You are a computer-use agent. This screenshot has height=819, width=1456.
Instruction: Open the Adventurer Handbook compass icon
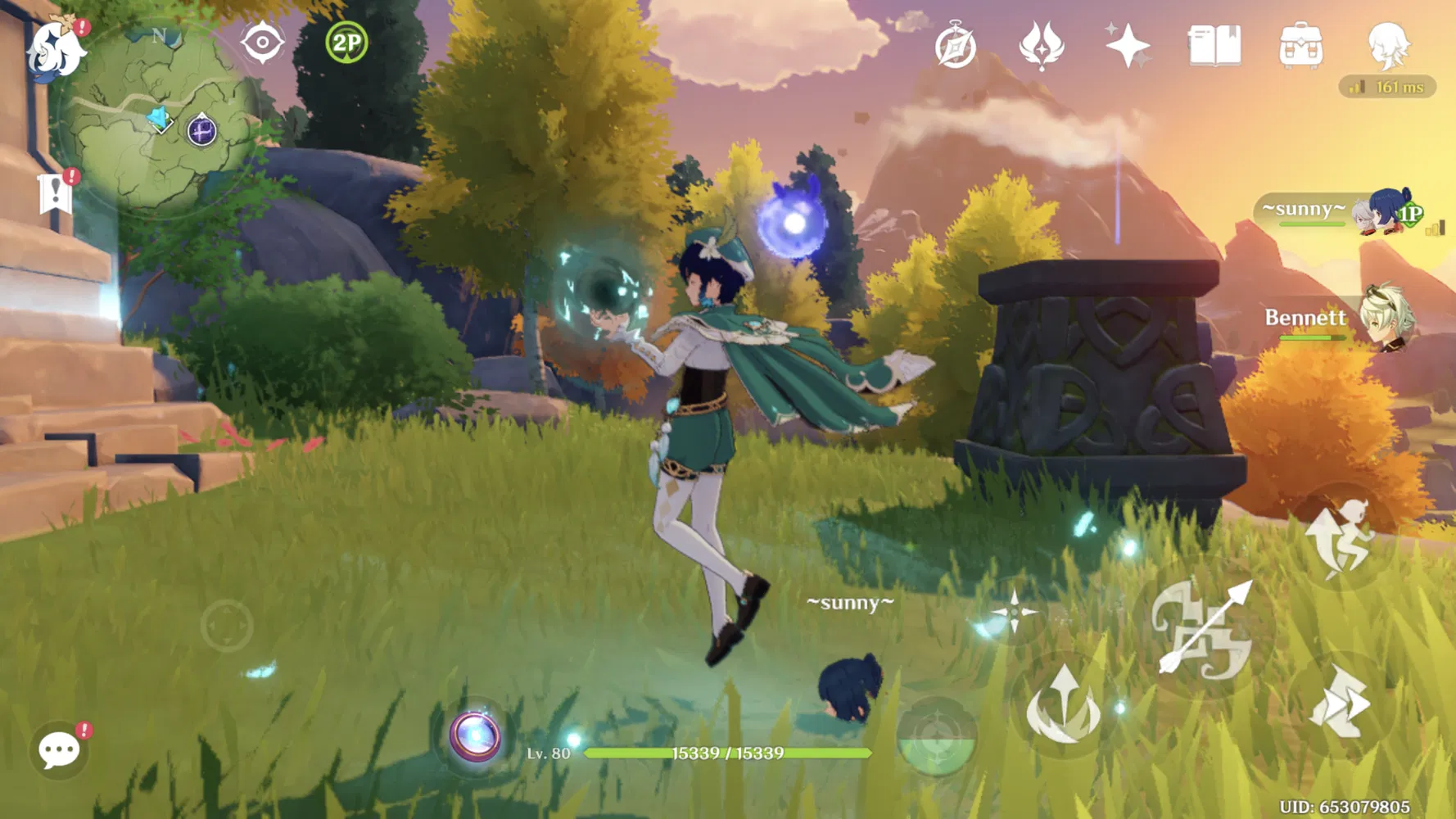pyautogui.click(x=956, y=47)
